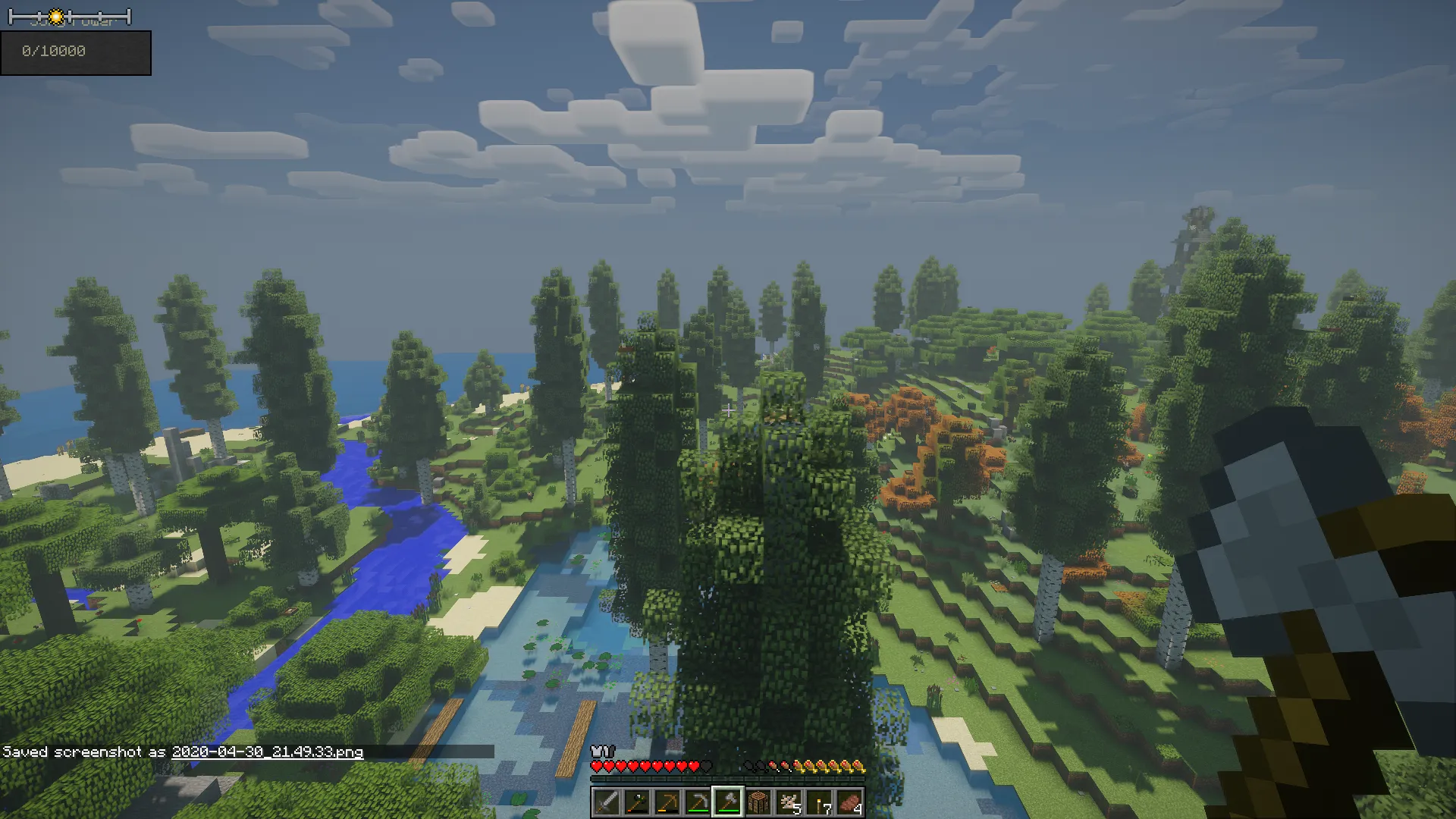Screen dimensions: 1456x819
Task: Select the iron sword in the hotbar
Action: tap(607, 802)
